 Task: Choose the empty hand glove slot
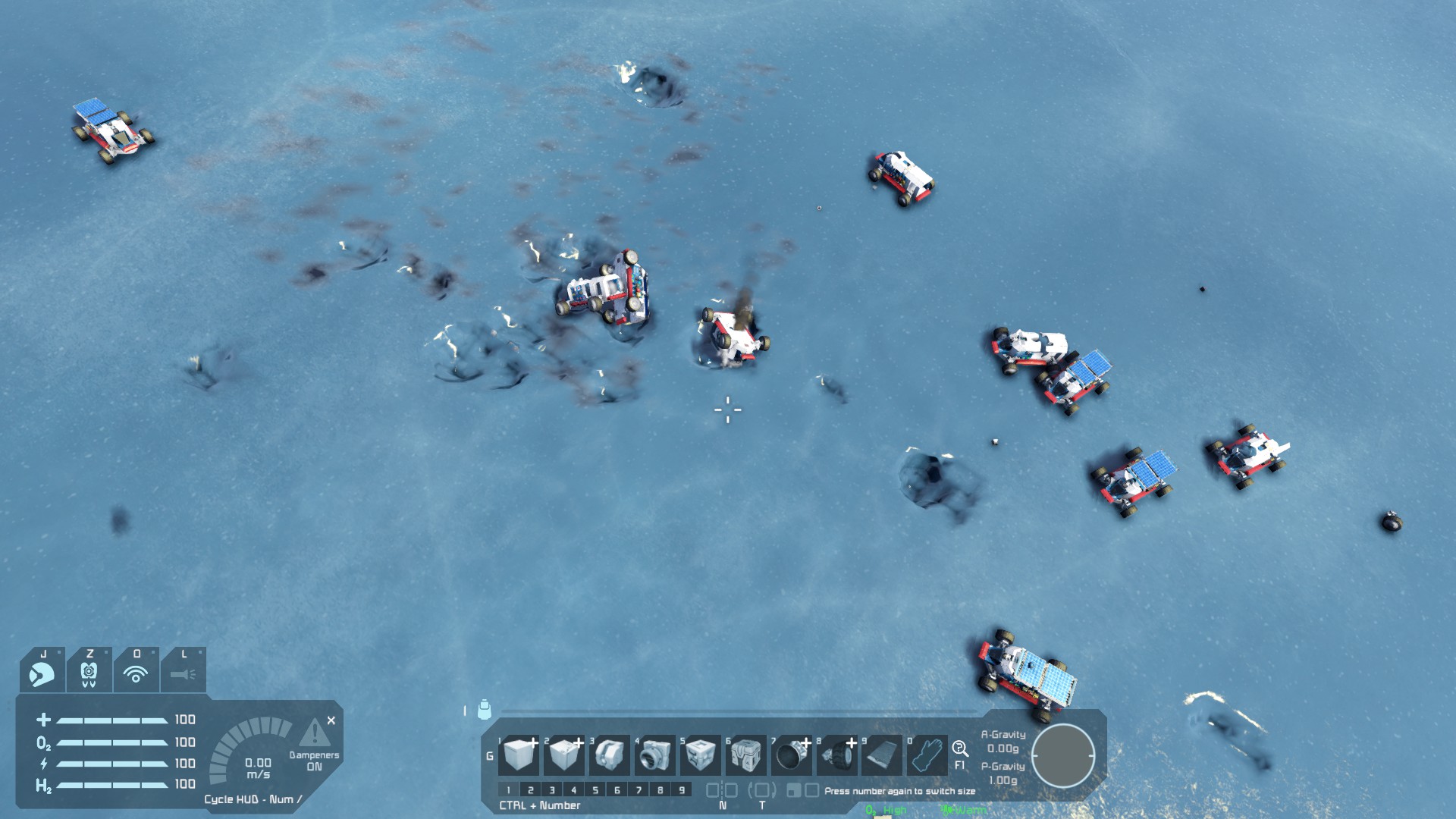(927, 755)
